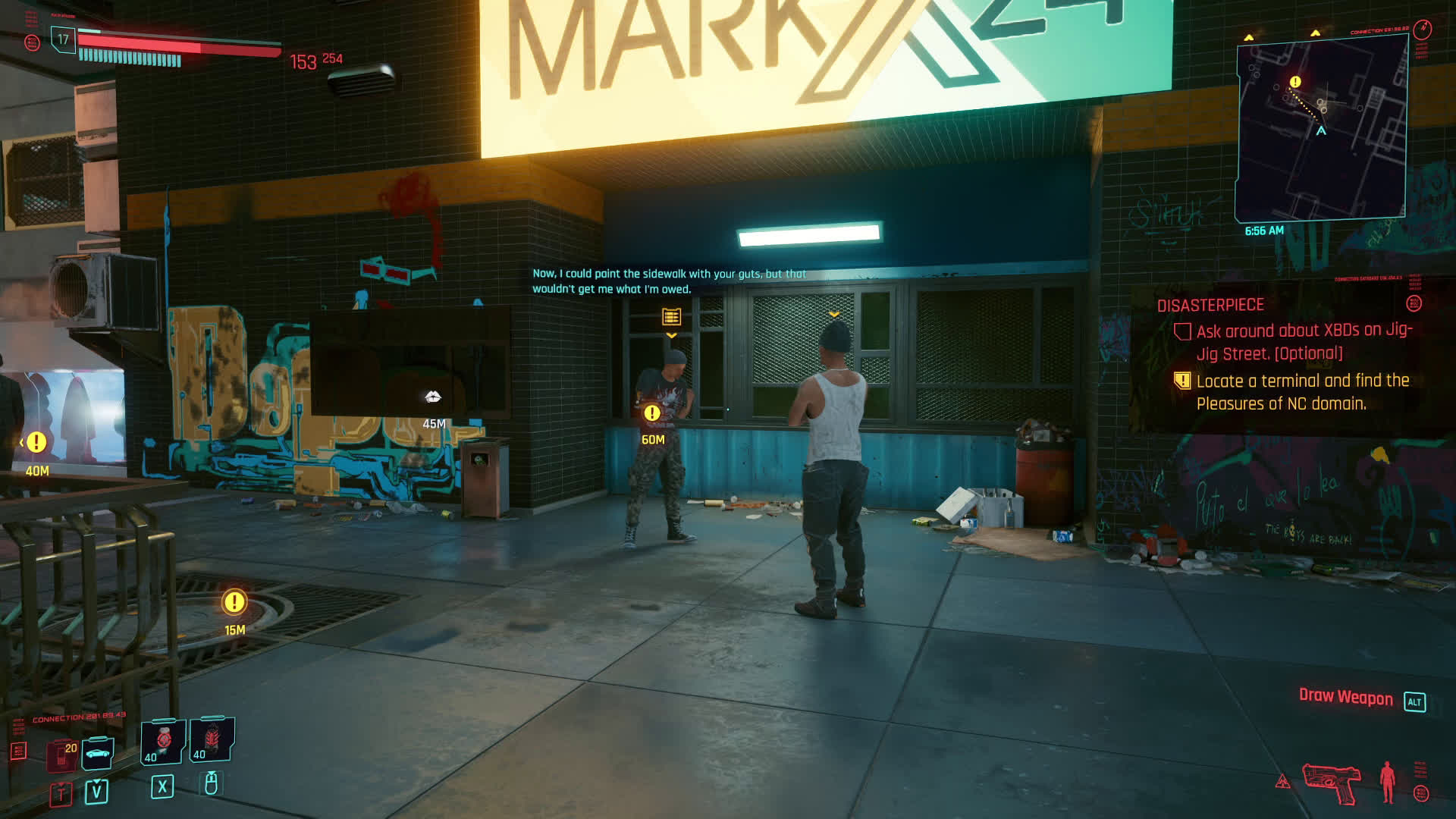Select the locate a terminal objective

1302,392
